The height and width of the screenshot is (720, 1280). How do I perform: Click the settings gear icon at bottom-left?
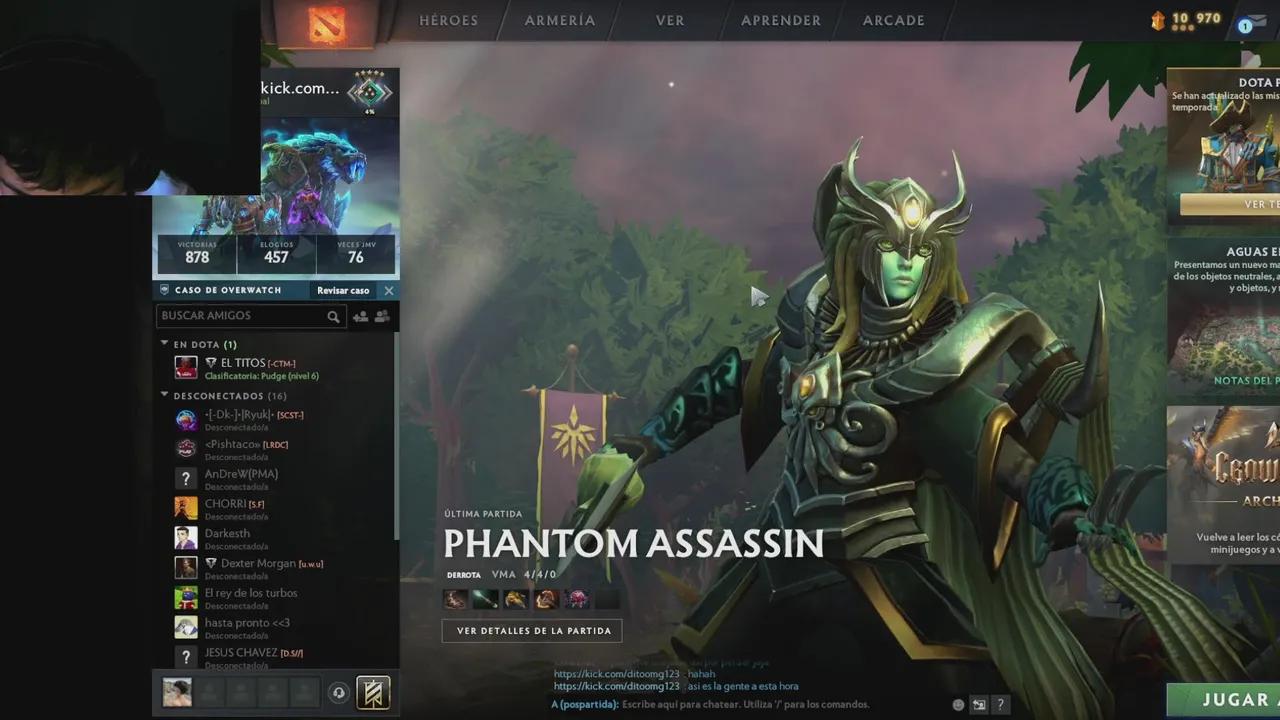click(x=339, y=692)
